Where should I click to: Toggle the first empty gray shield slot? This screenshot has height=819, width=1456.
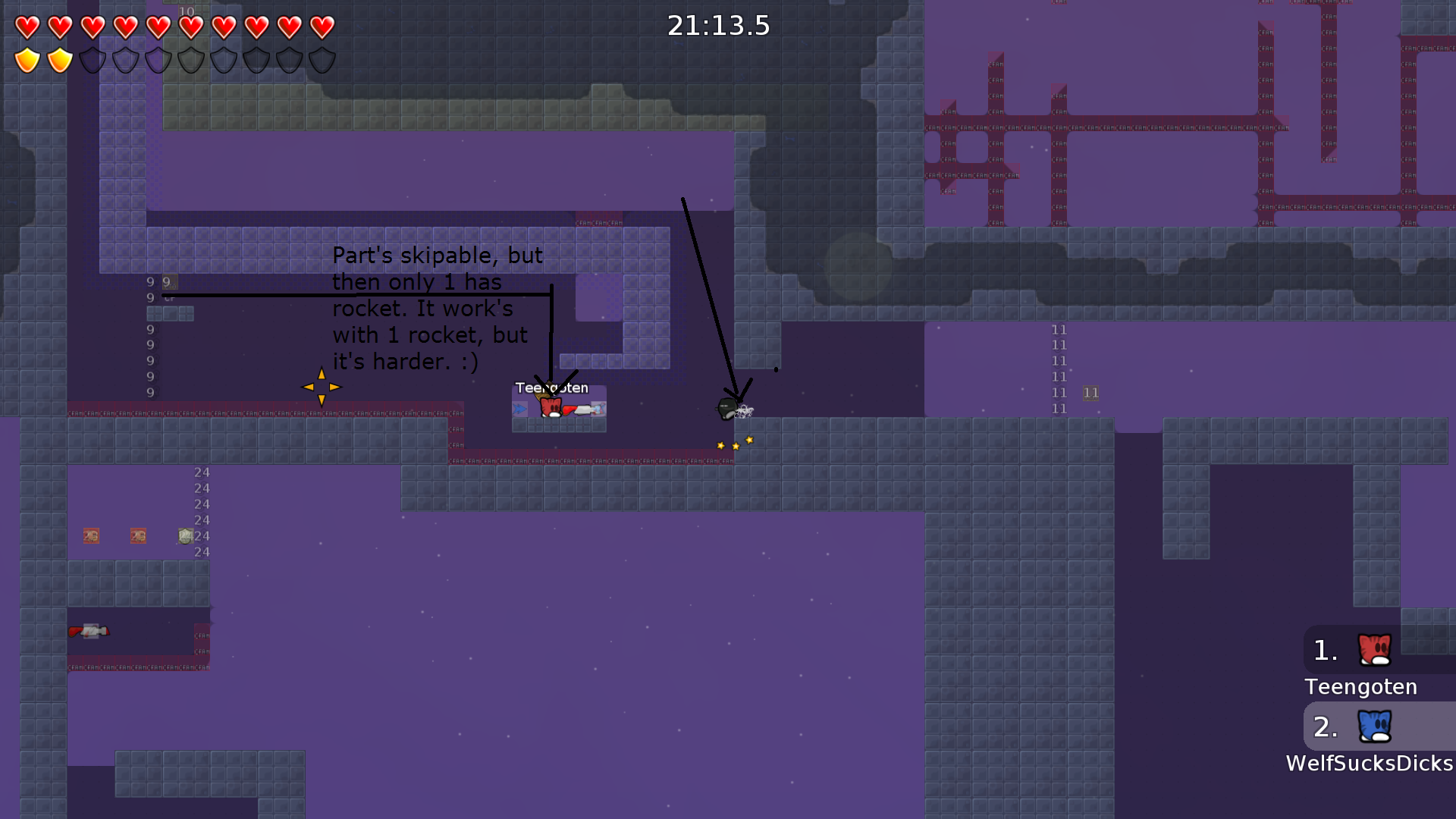[92, 59]
